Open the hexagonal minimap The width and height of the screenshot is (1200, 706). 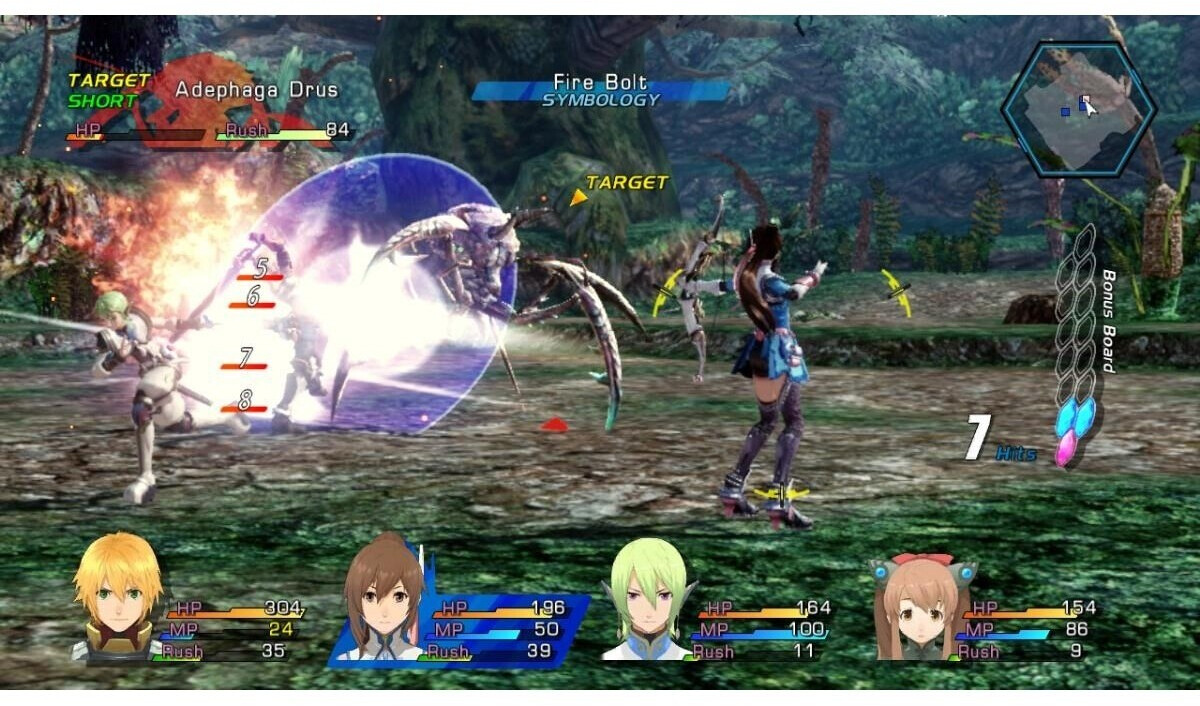pyautogui.click(x=1078, y=108)
